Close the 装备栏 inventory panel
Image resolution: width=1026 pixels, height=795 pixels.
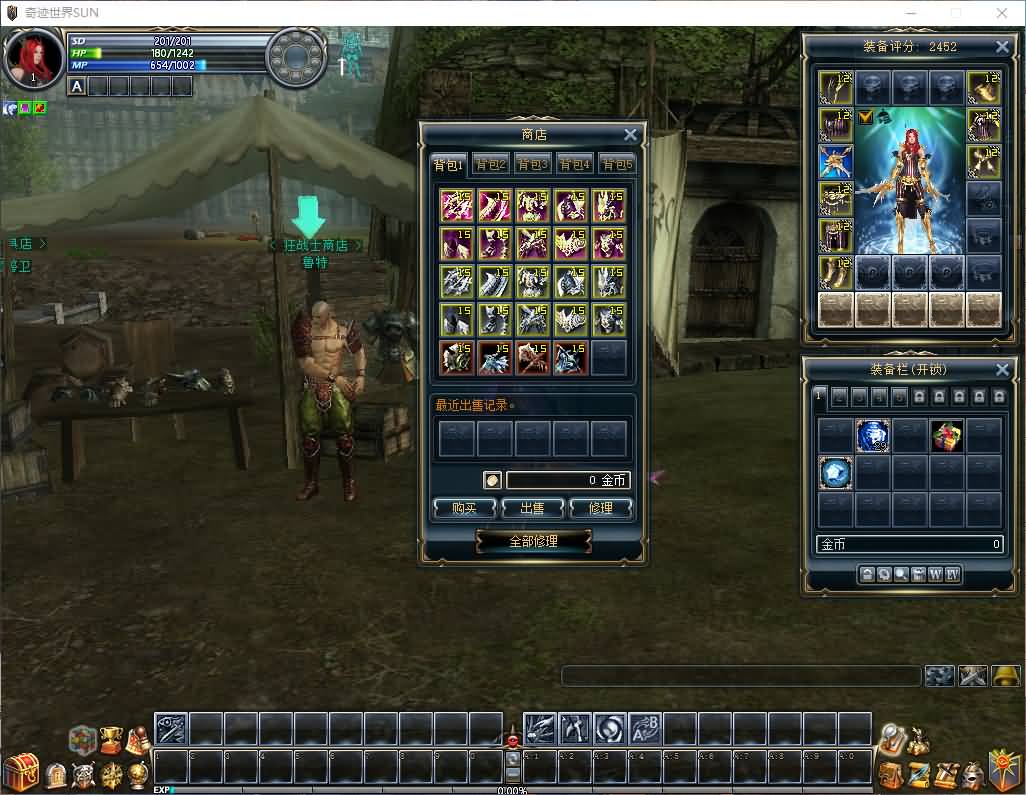click(x=1002, y=370)
